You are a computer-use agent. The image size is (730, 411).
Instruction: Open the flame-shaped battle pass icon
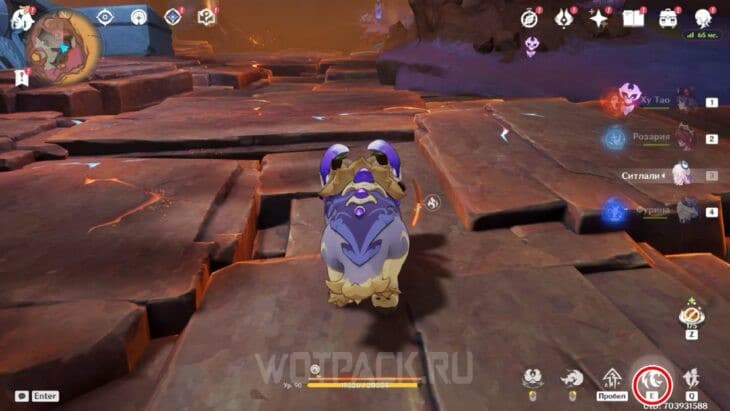[x=564, y=17]
